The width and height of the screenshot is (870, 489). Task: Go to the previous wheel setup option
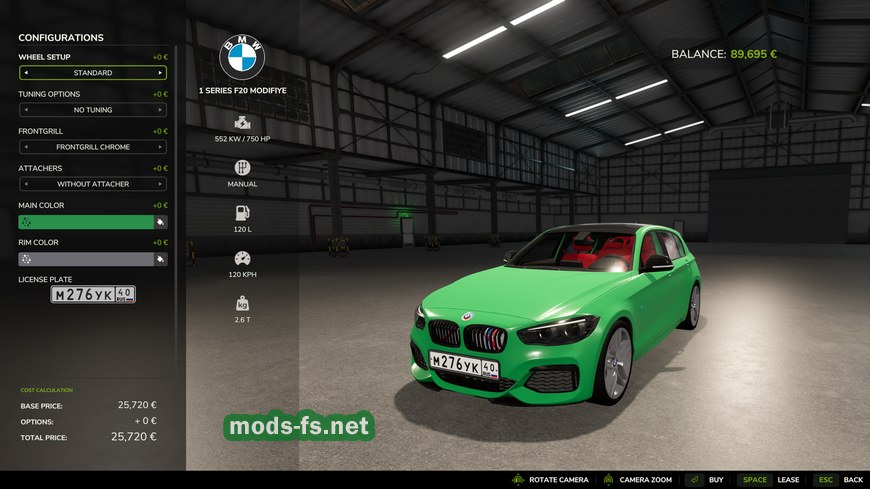click(x=26, y=73)
